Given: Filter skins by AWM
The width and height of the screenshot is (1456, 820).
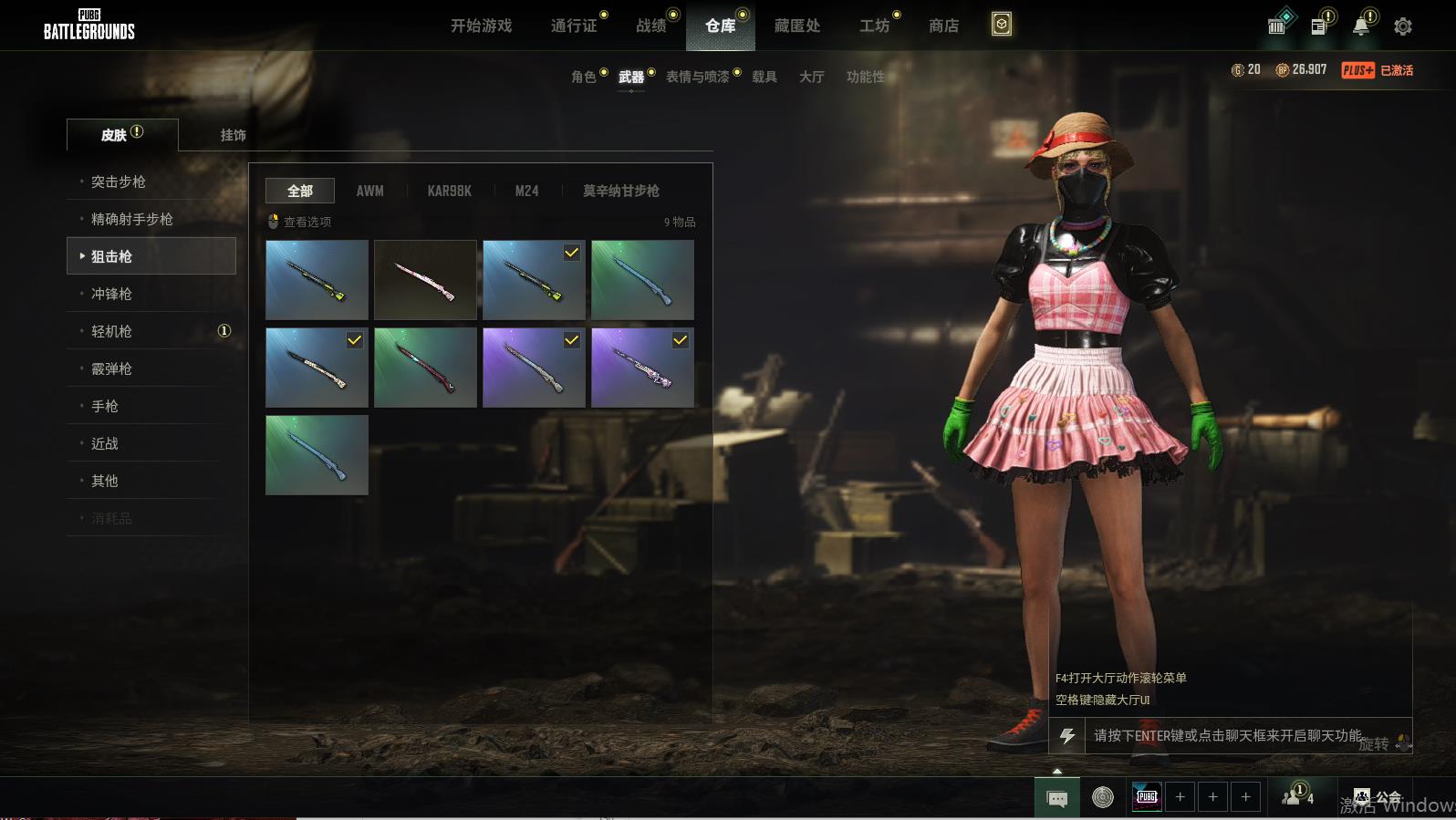Looking at the screenshot, I should point(369,191).
